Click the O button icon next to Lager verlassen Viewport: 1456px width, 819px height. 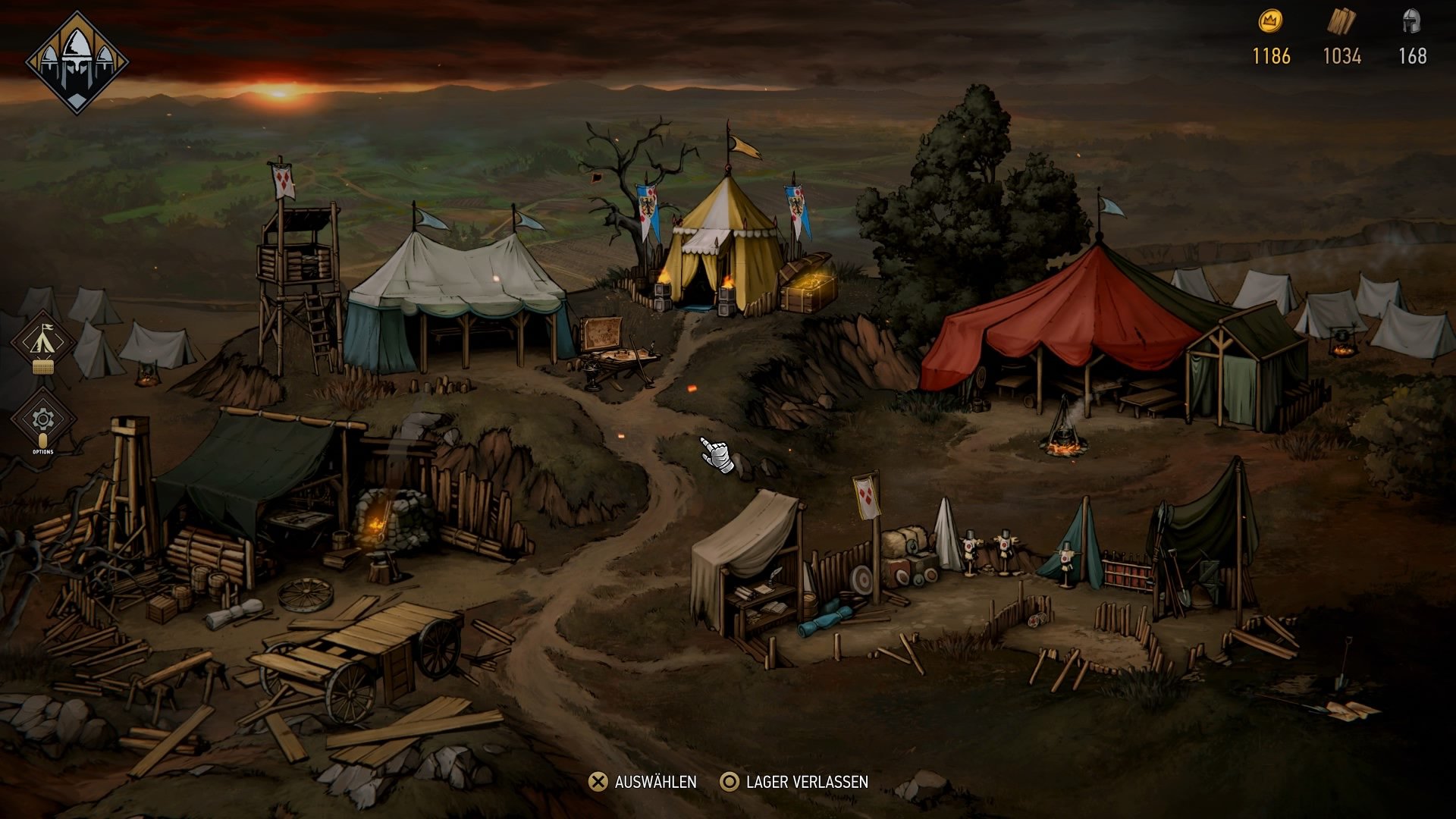pos(730,781)
